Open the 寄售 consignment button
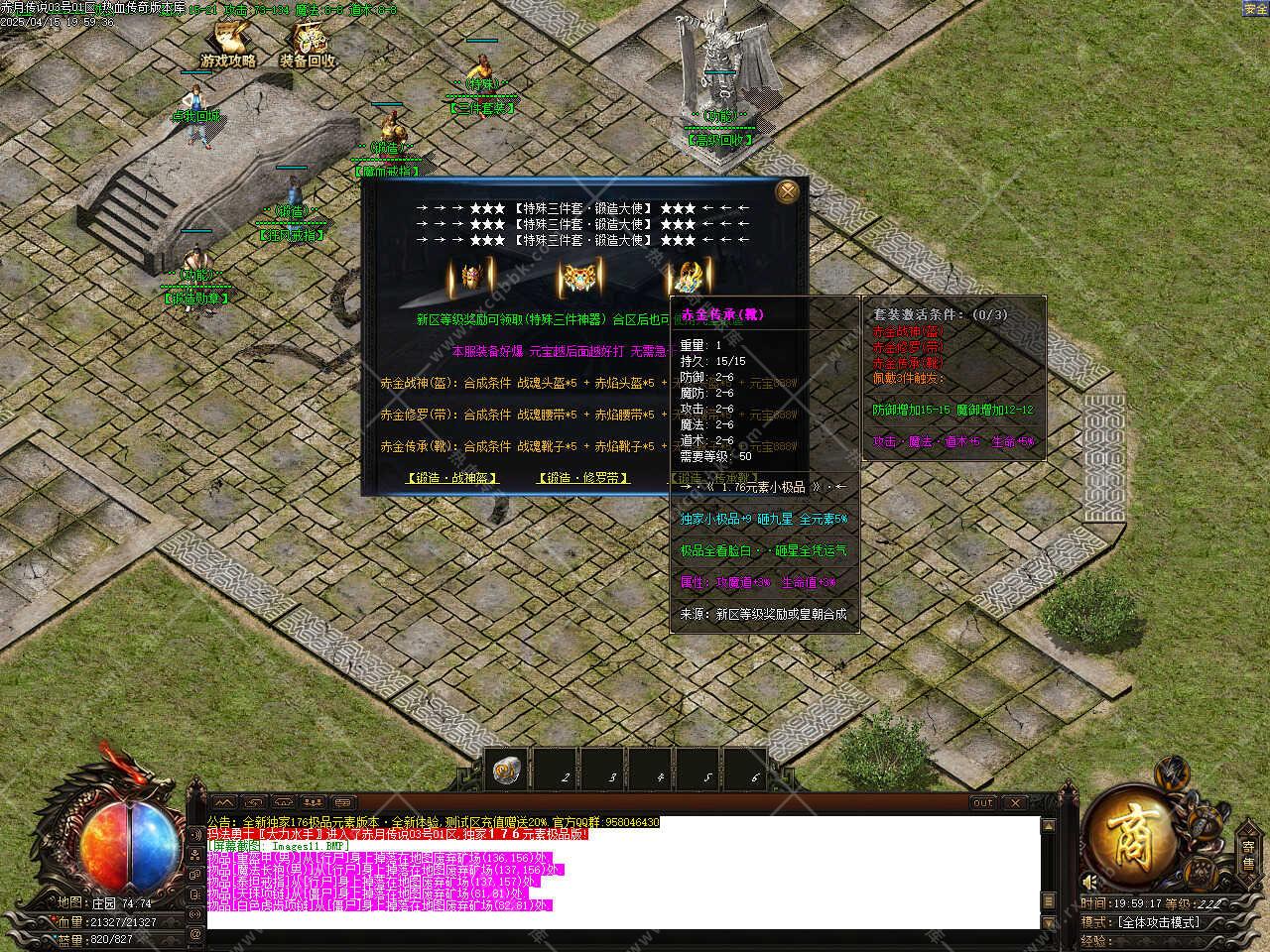The width and height of the screenshot is (1270, 952). pos(1248,855)
